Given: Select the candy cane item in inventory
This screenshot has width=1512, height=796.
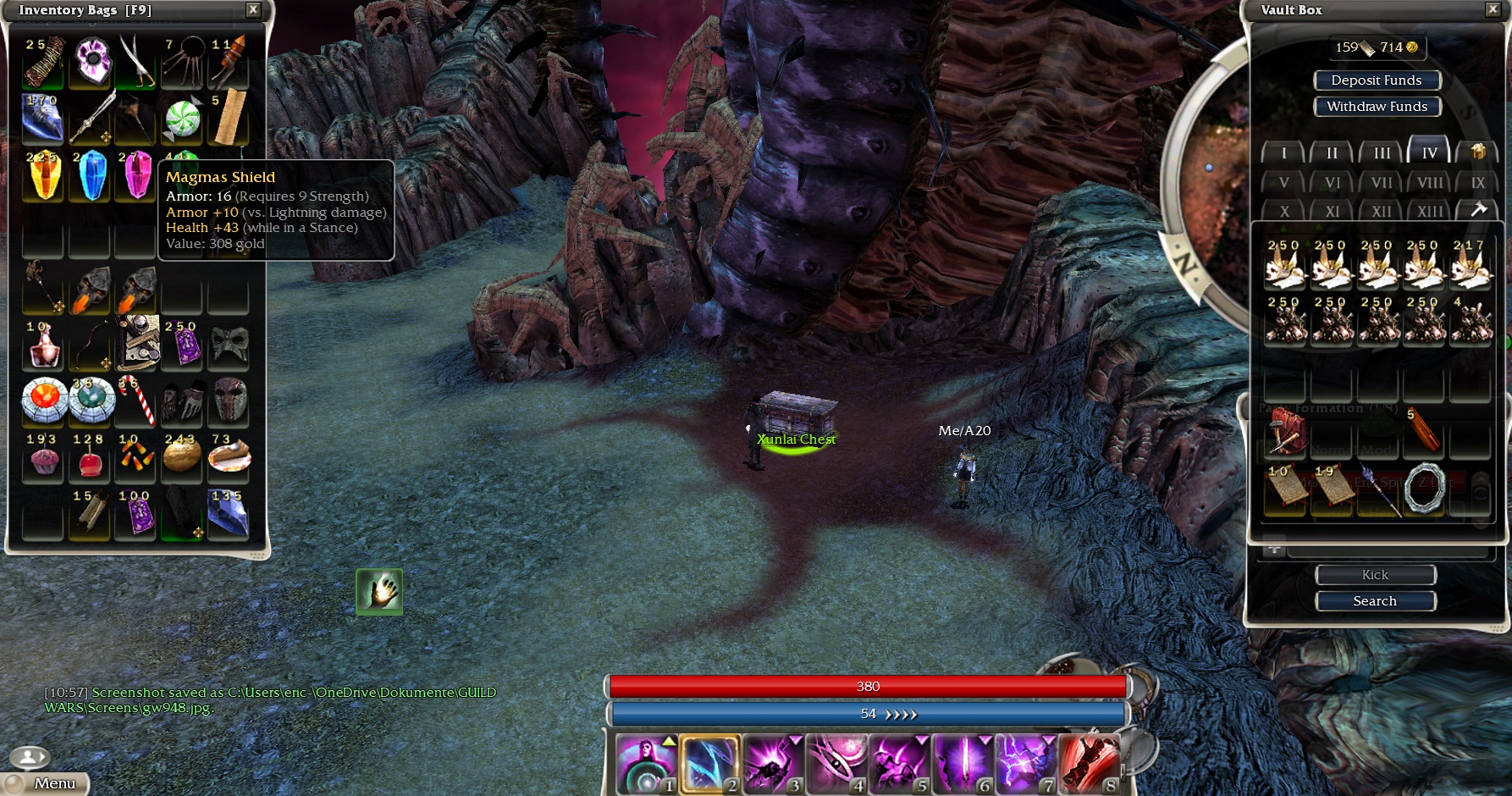Looking at the screenshot, I should (x=137, y=399).
